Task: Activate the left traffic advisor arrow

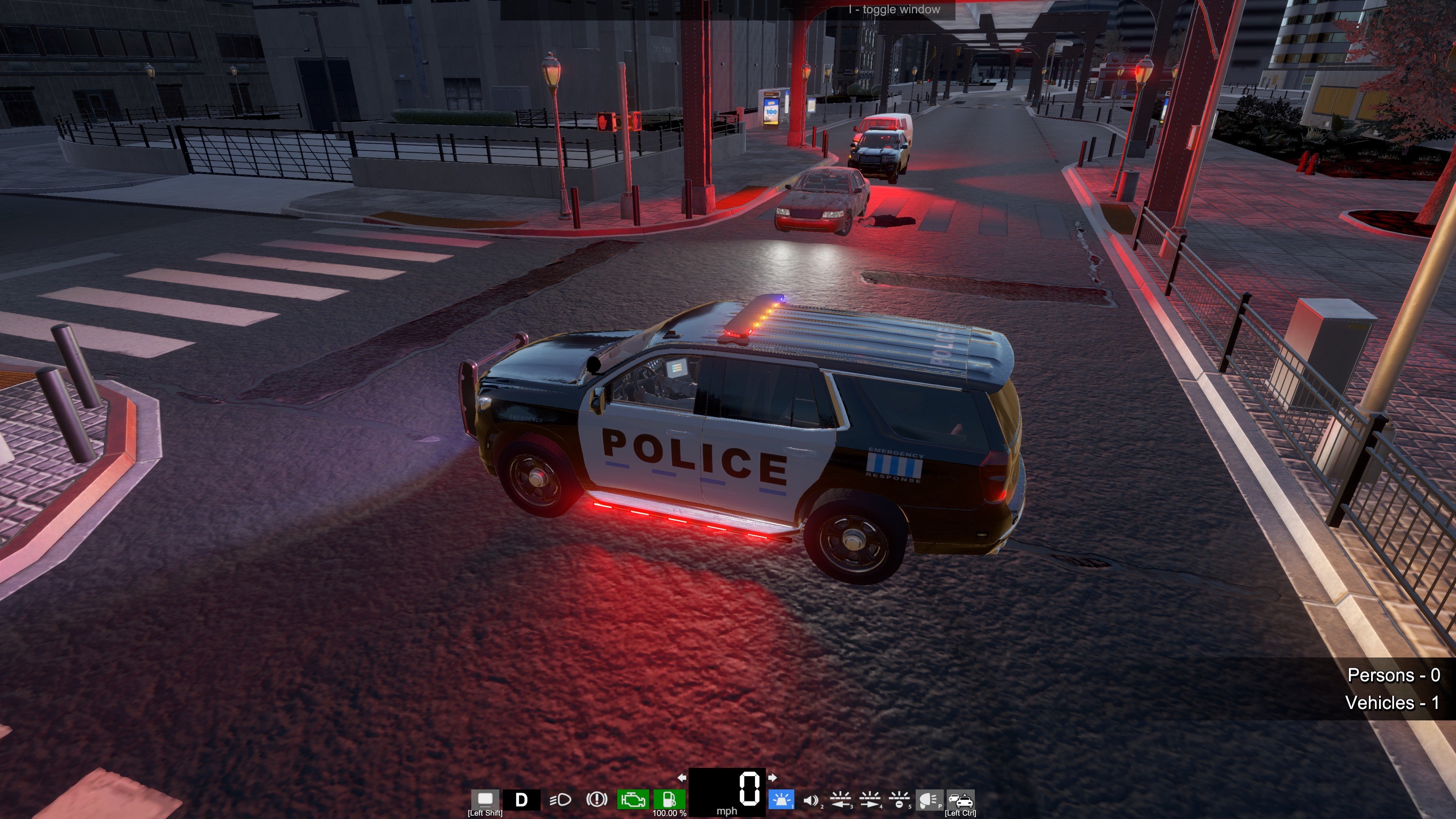Action: pyautogui.click(x=841, y=800)
